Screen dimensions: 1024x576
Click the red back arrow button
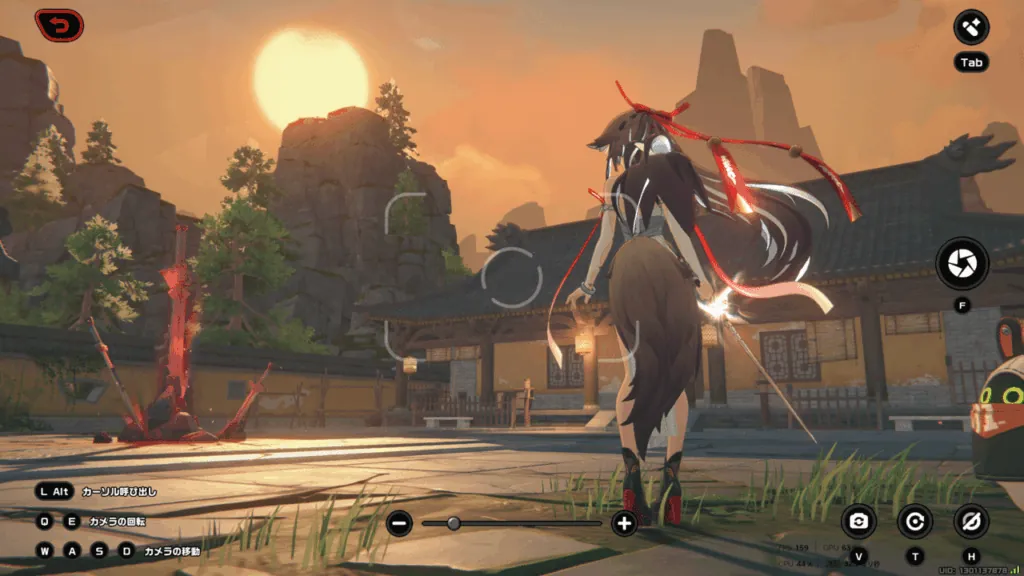click(59, 24)
